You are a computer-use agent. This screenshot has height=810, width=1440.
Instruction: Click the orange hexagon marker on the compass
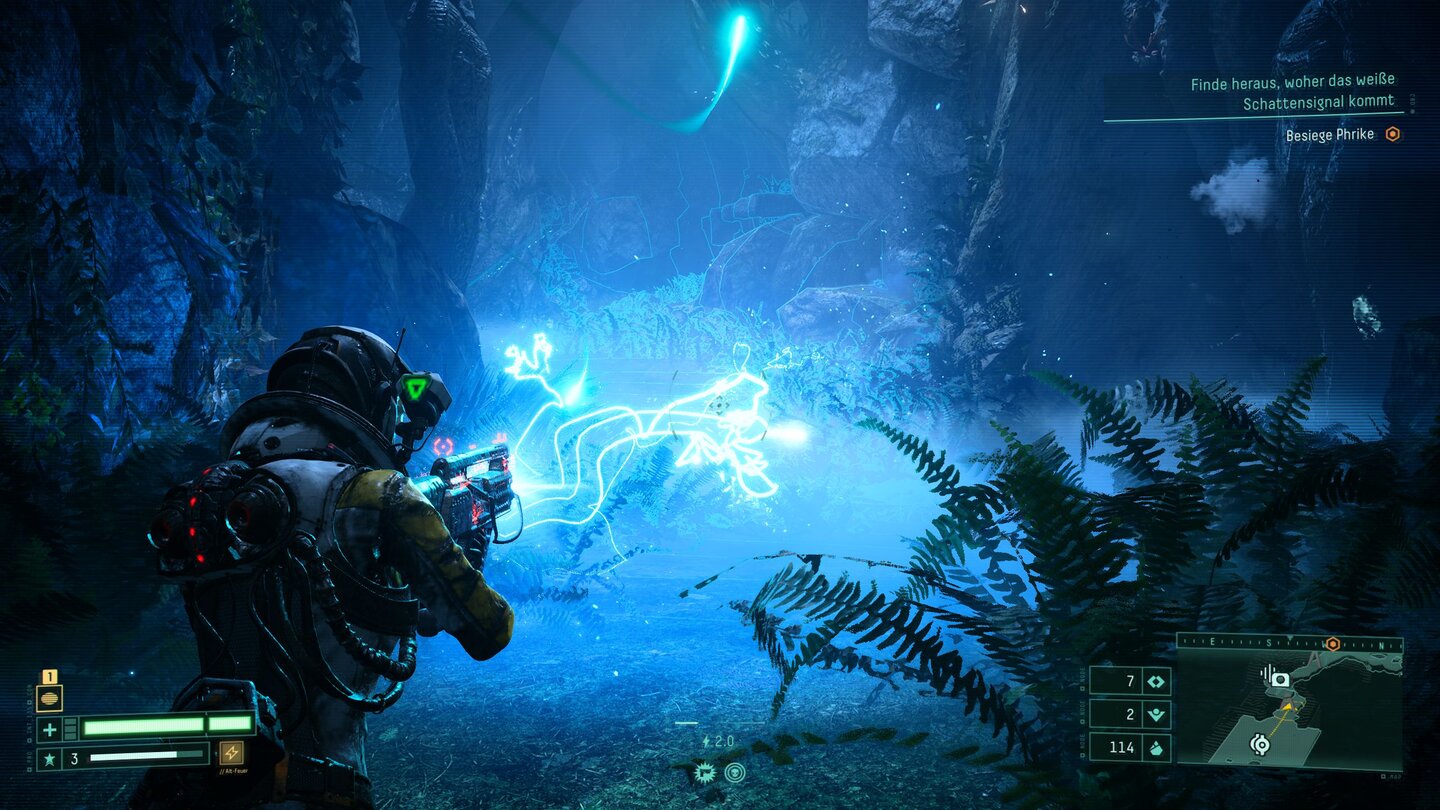point(1332,644)
